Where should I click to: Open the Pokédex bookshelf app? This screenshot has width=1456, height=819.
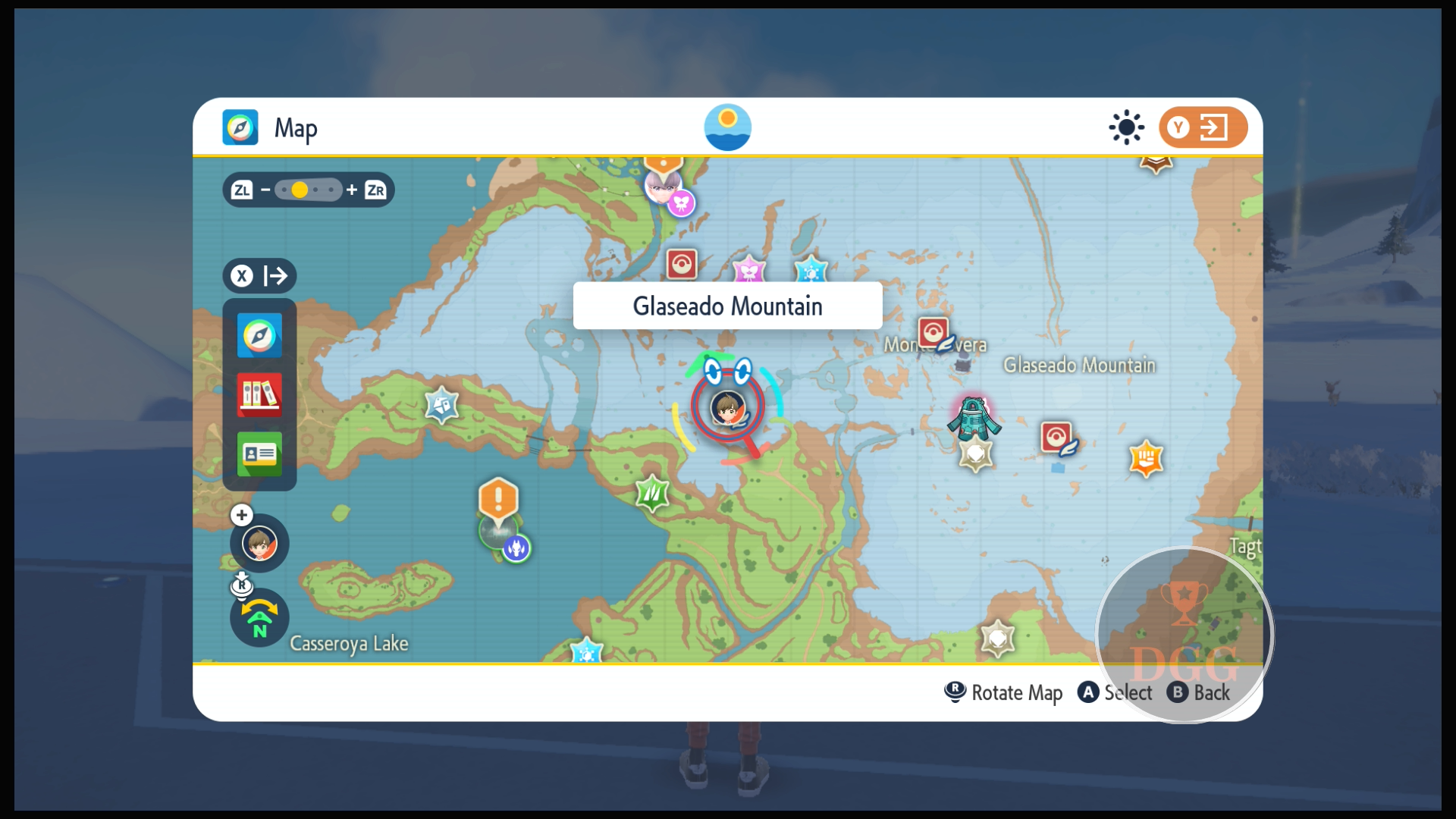259,394
